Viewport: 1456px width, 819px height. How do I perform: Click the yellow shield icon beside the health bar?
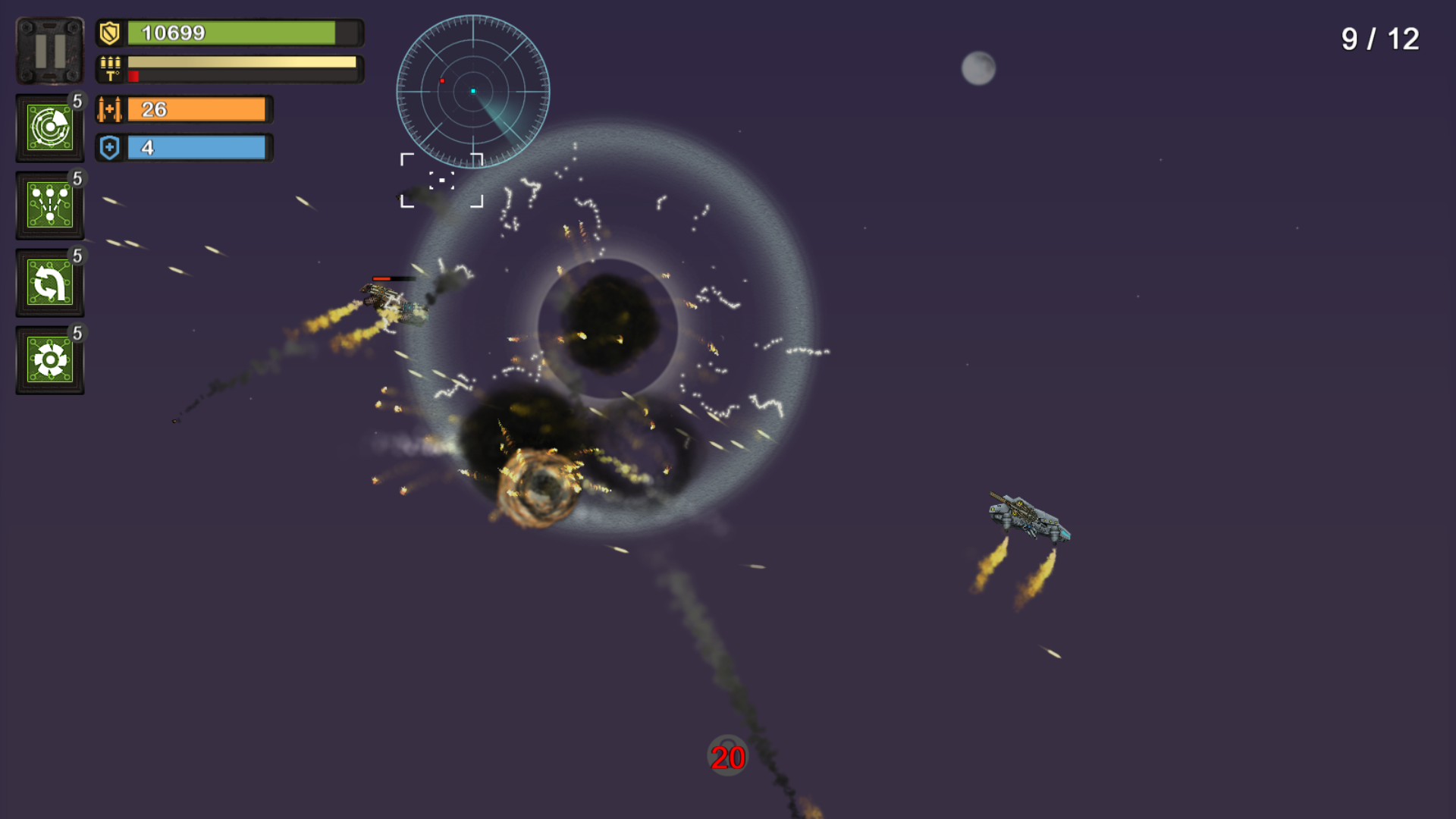point(108,32)
